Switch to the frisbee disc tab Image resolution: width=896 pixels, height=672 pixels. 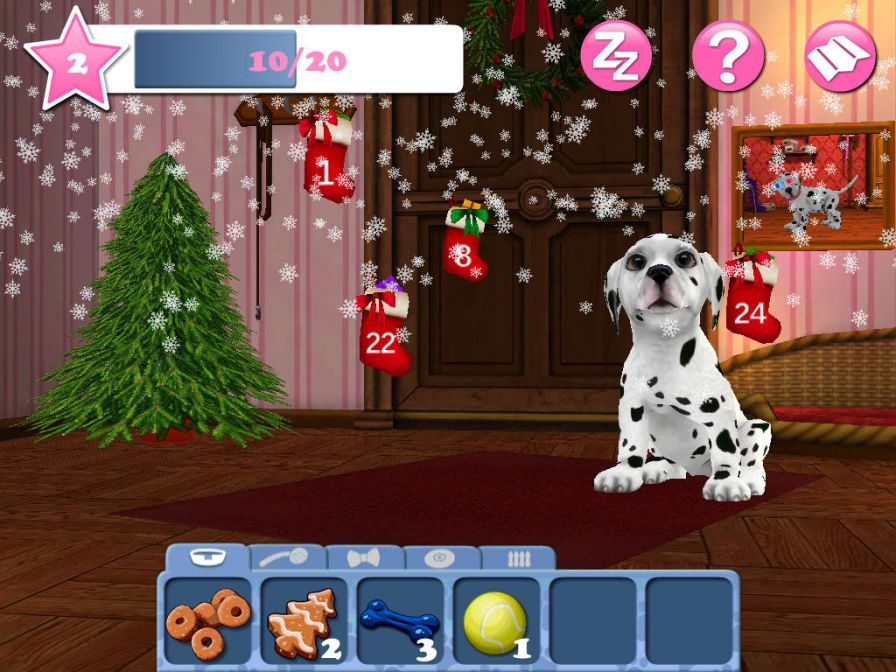tap(440, 559)
